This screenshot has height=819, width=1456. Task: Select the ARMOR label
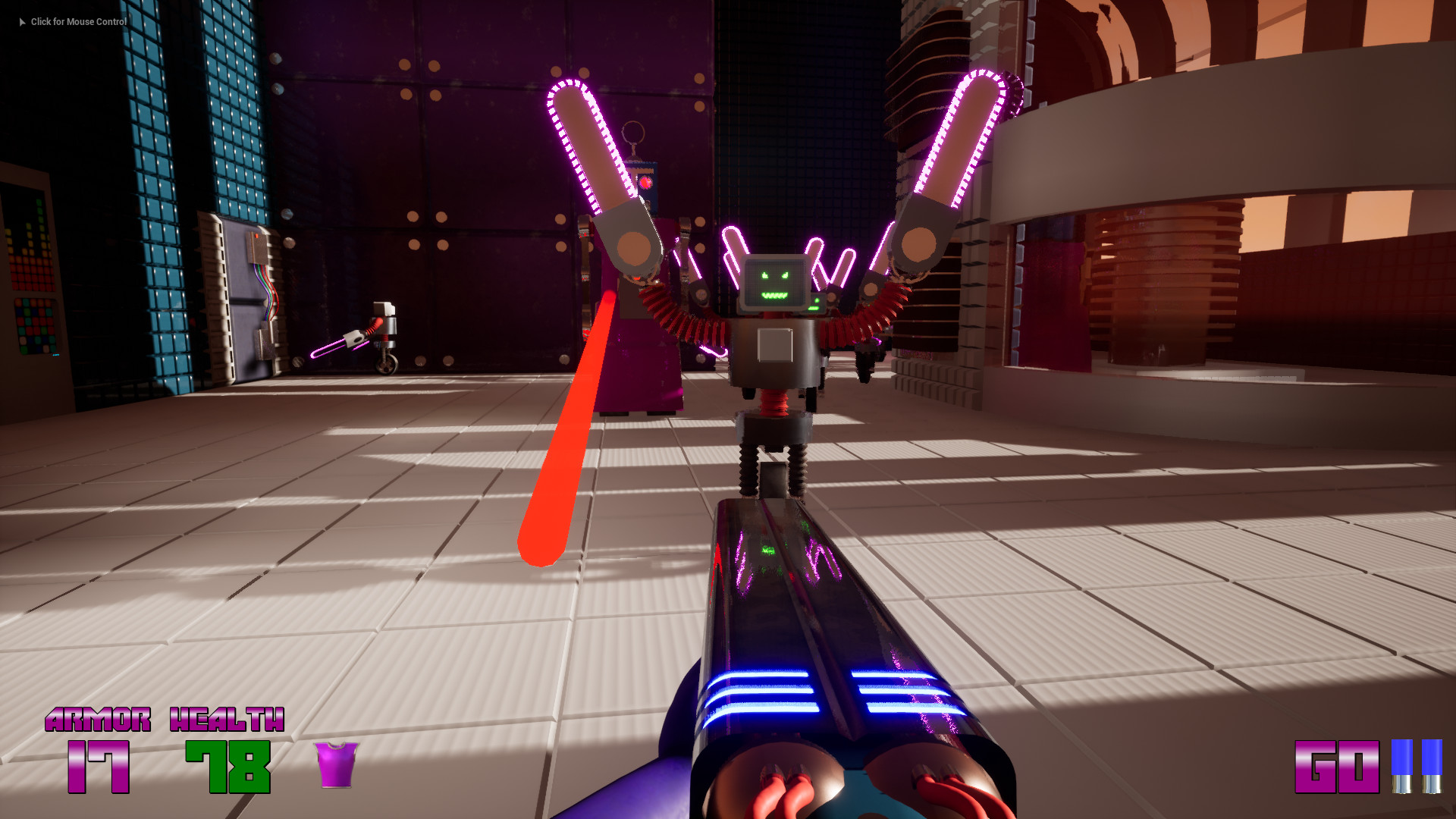99,720
